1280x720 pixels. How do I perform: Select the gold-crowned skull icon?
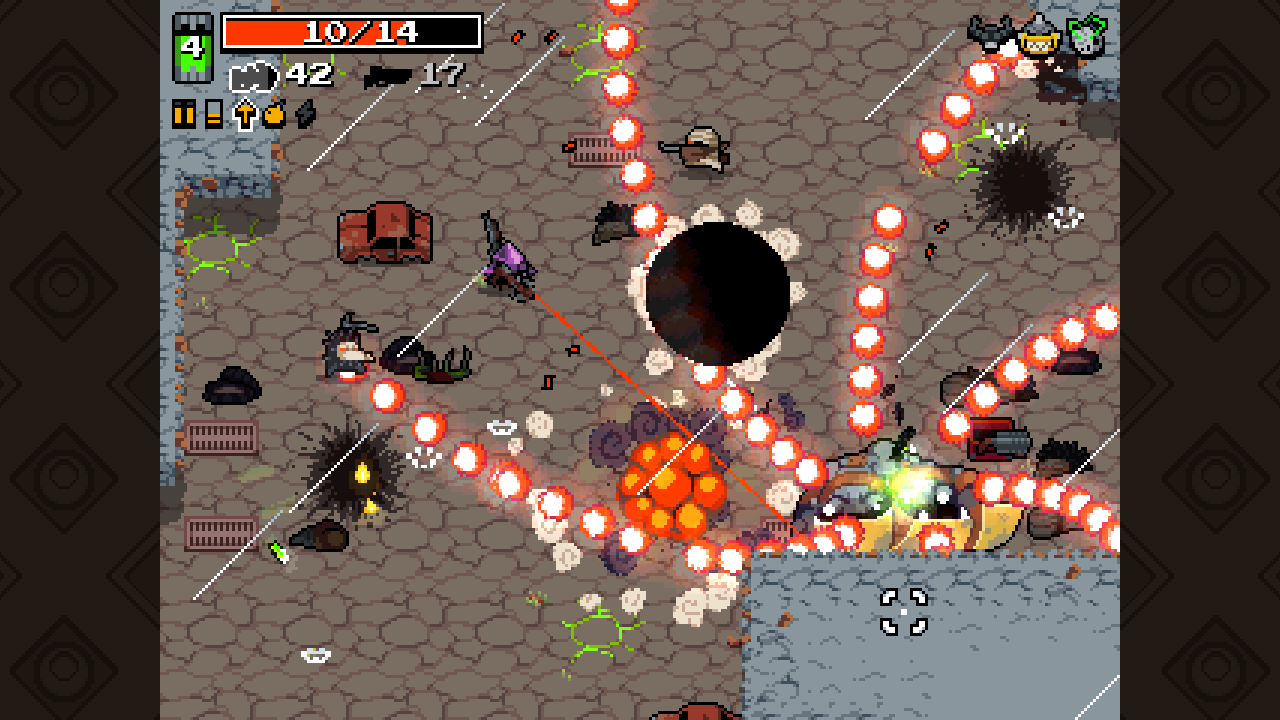1040,35
